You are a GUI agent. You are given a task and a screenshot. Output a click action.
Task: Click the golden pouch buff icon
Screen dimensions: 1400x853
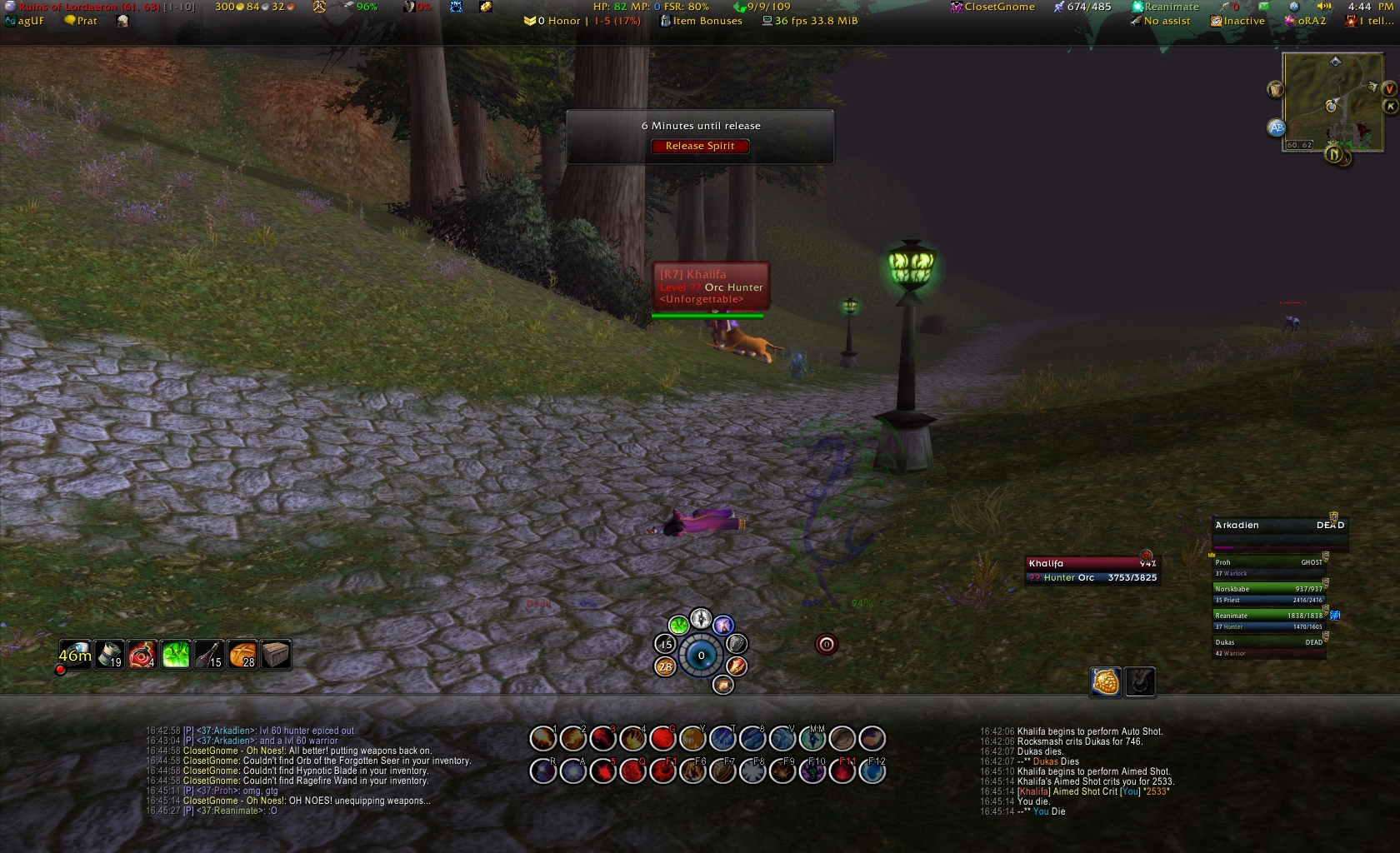[x=1106, y=681]
